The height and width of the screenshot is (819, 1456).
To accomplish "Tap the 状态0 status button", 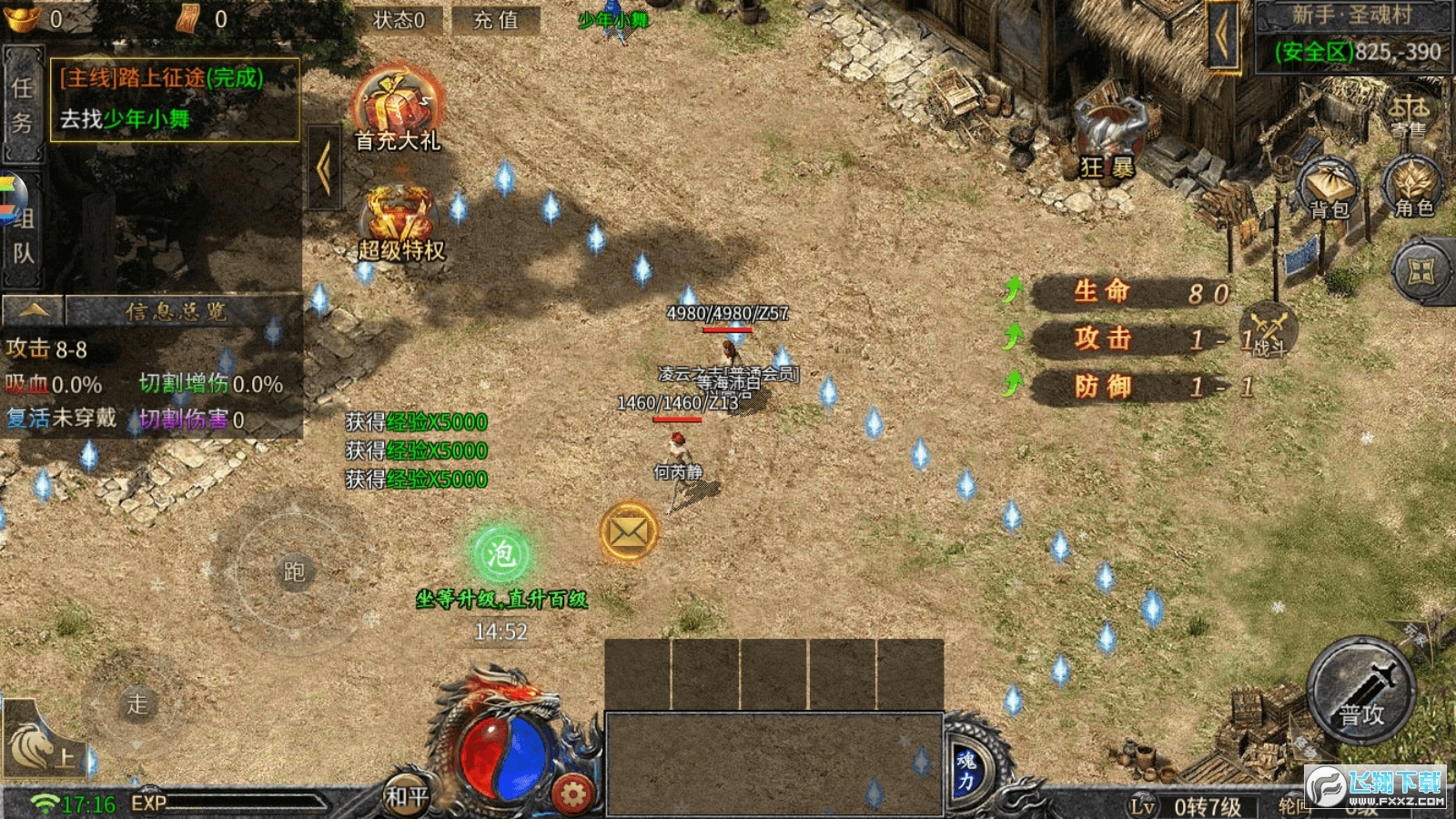I will (x=399, y=20).
